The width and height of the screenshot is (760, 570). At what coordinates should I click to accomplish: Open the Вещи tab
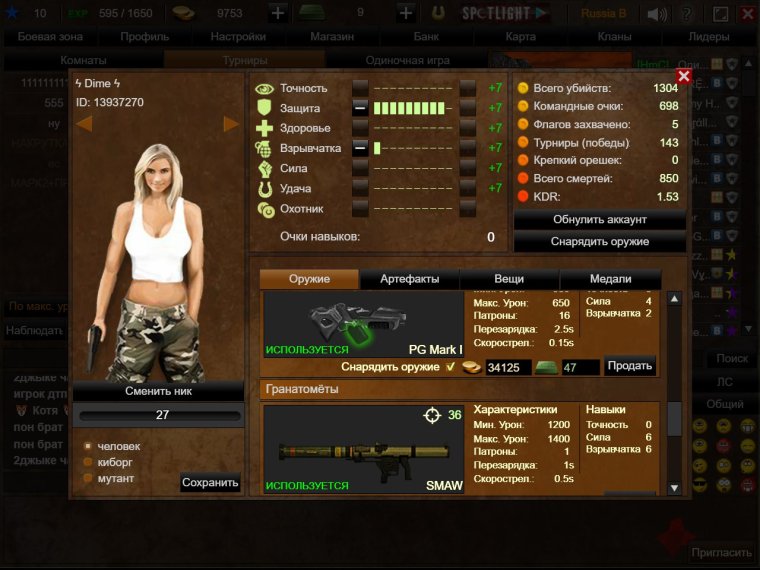click(509, 279)
